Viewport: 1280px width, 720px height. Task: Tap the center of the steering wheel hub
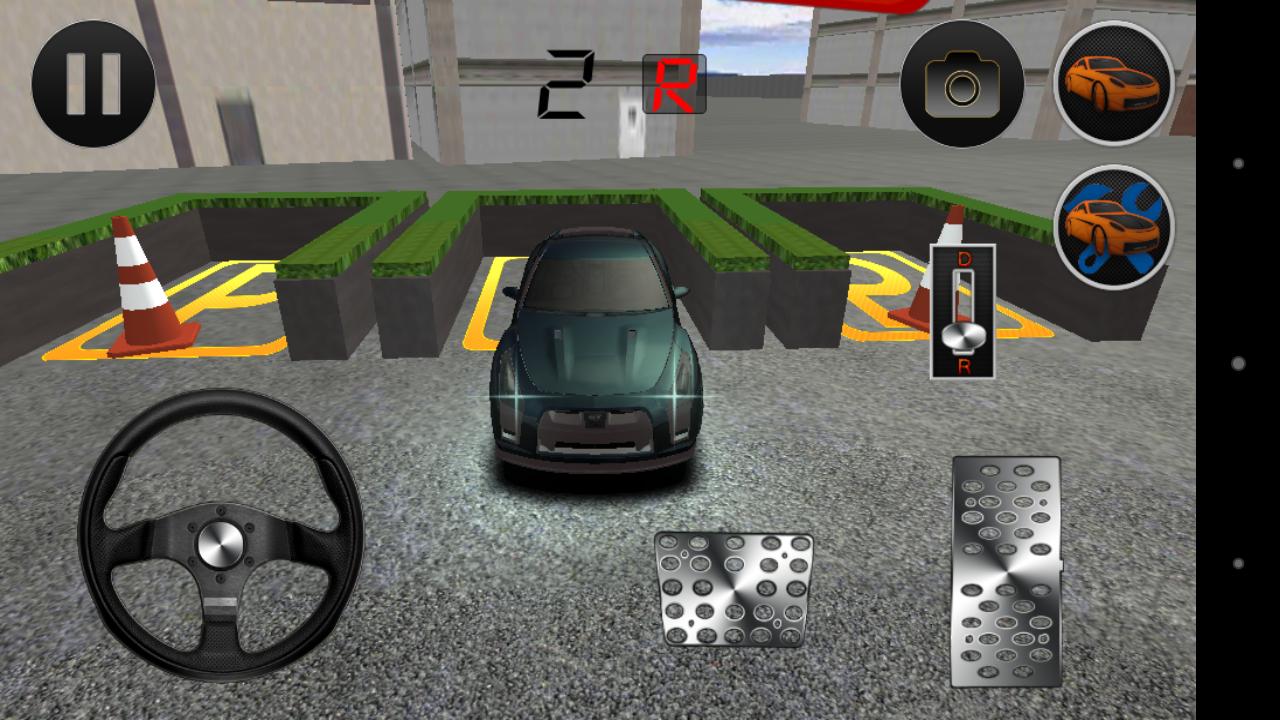coord(218,545)
